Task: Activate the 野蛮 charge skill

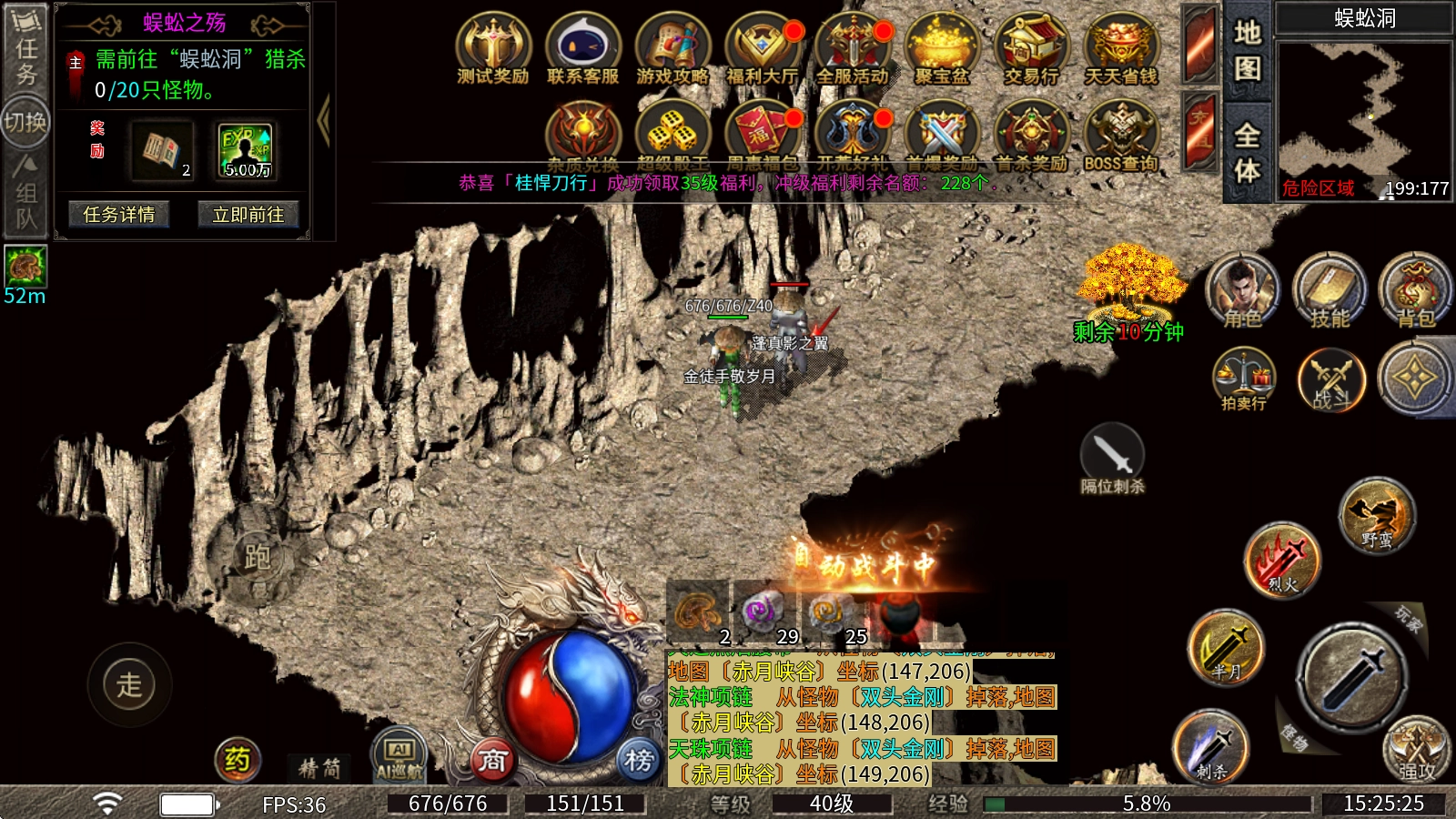Action: click(1377, 516)
